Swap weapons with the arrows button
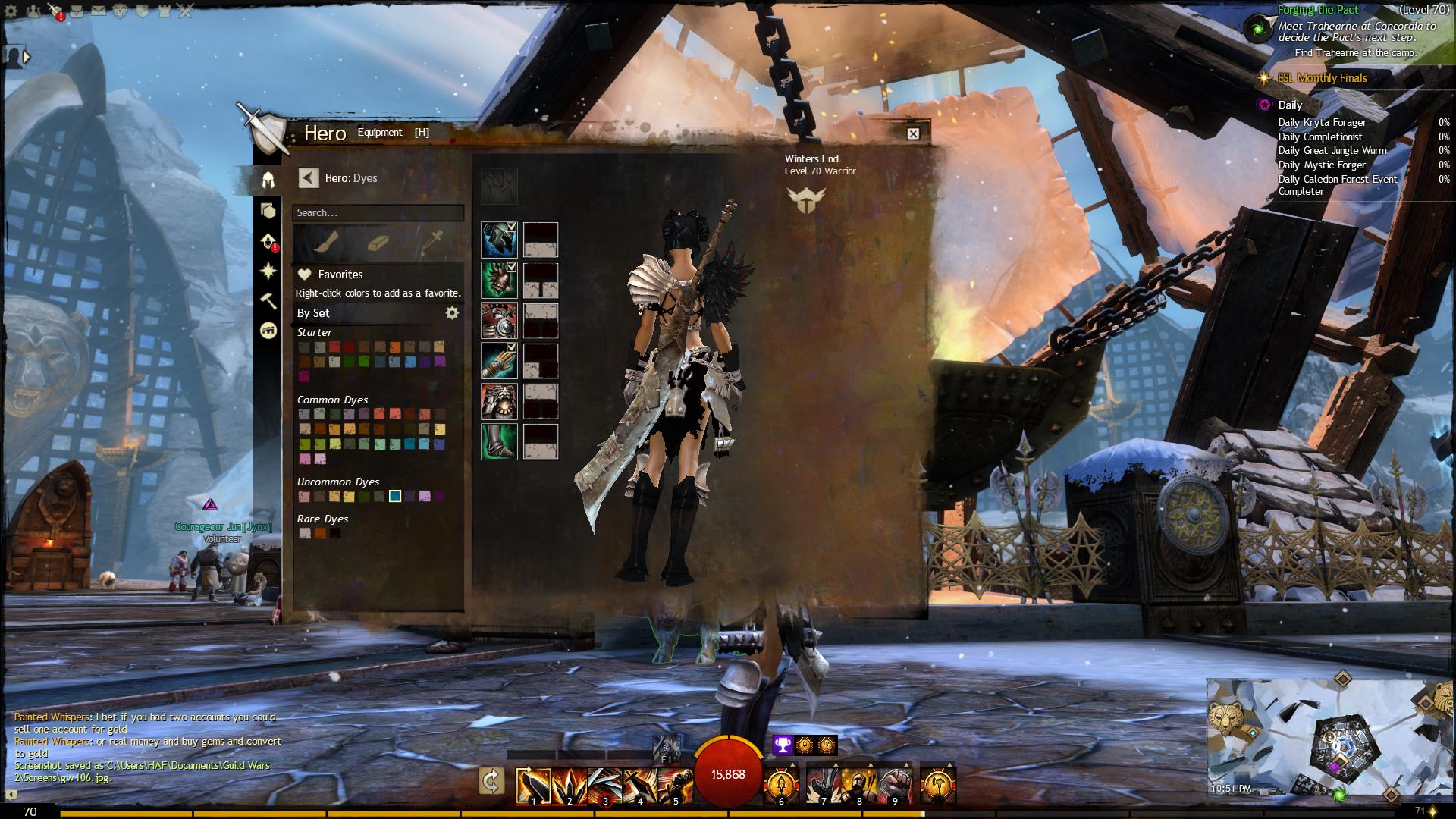Screen dimensions: 1456x819 pos(491,782)
